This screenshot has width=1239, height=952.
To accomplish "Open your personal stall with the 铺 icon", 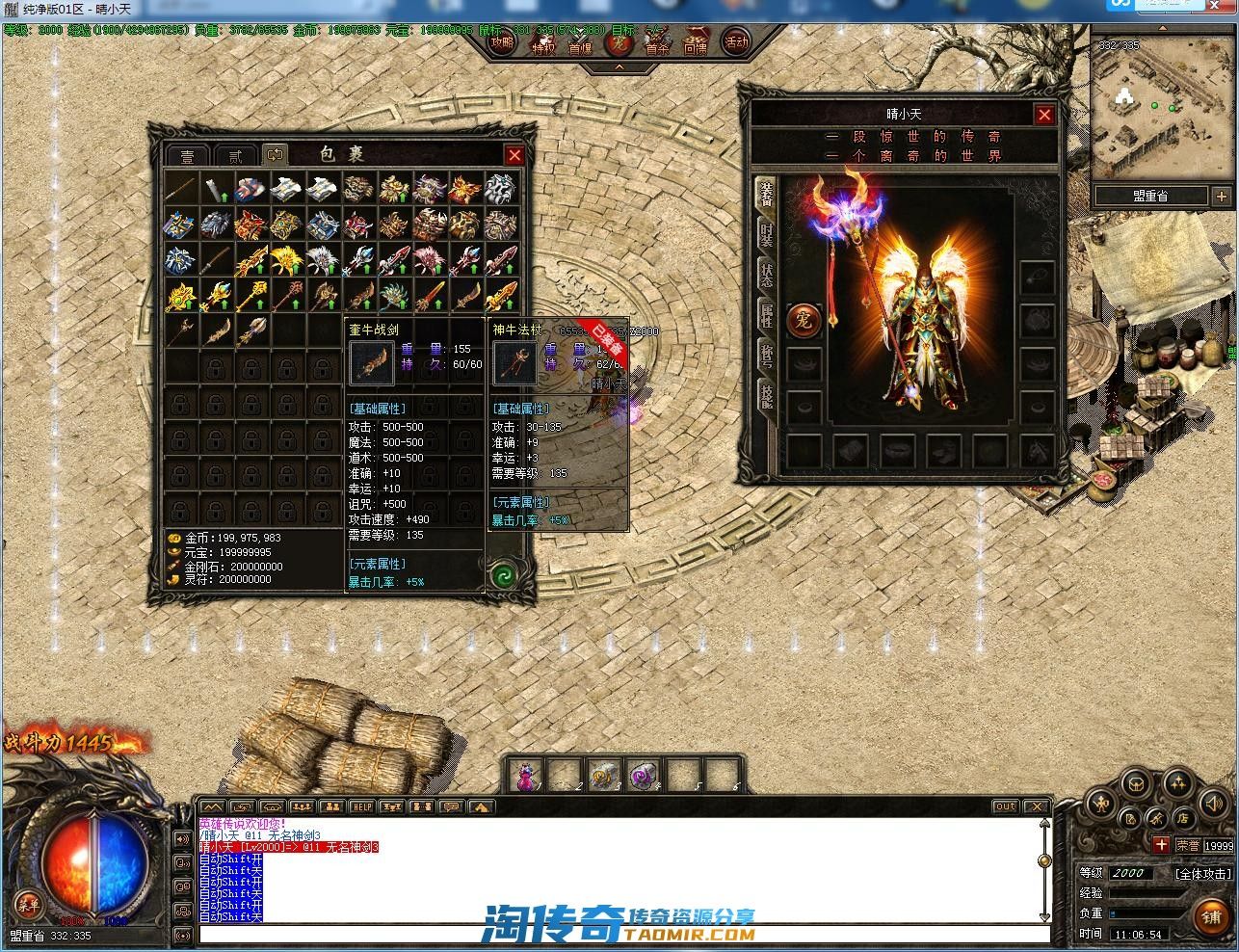I will (x=1210, y=918).
